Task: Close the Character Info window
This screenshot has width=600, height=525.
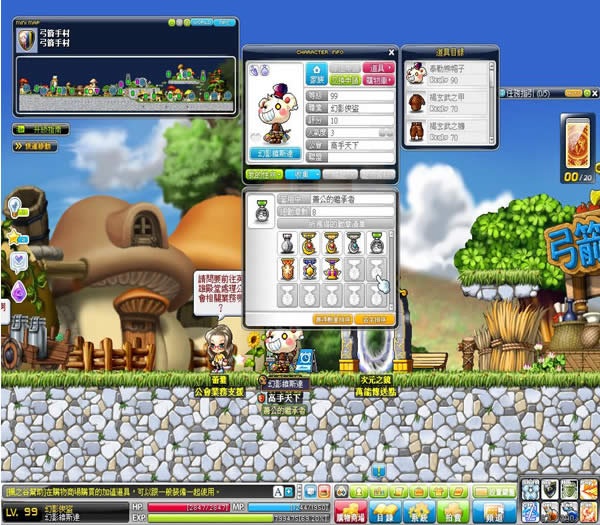Action: point(391,52)
